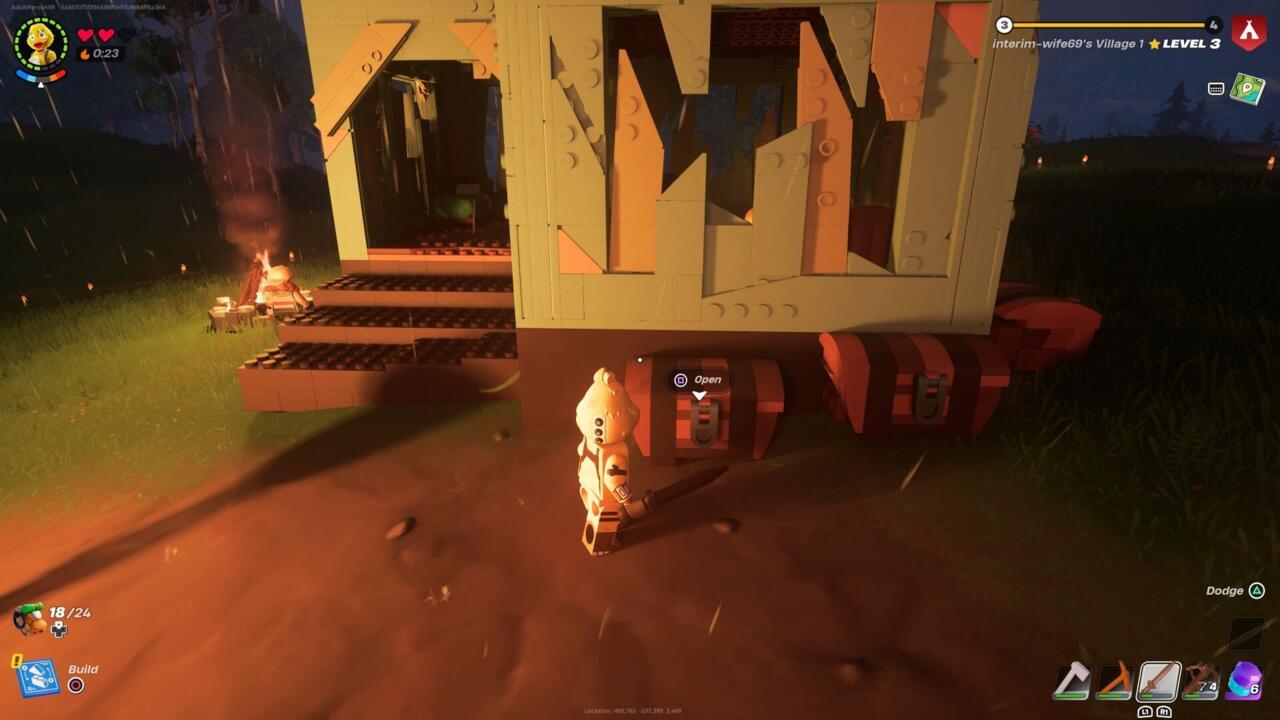The image size is (1280, 720).
Task: Click interim-wife69's Village 1 label
Action: pyautogui.click(x=1067, y=43)
